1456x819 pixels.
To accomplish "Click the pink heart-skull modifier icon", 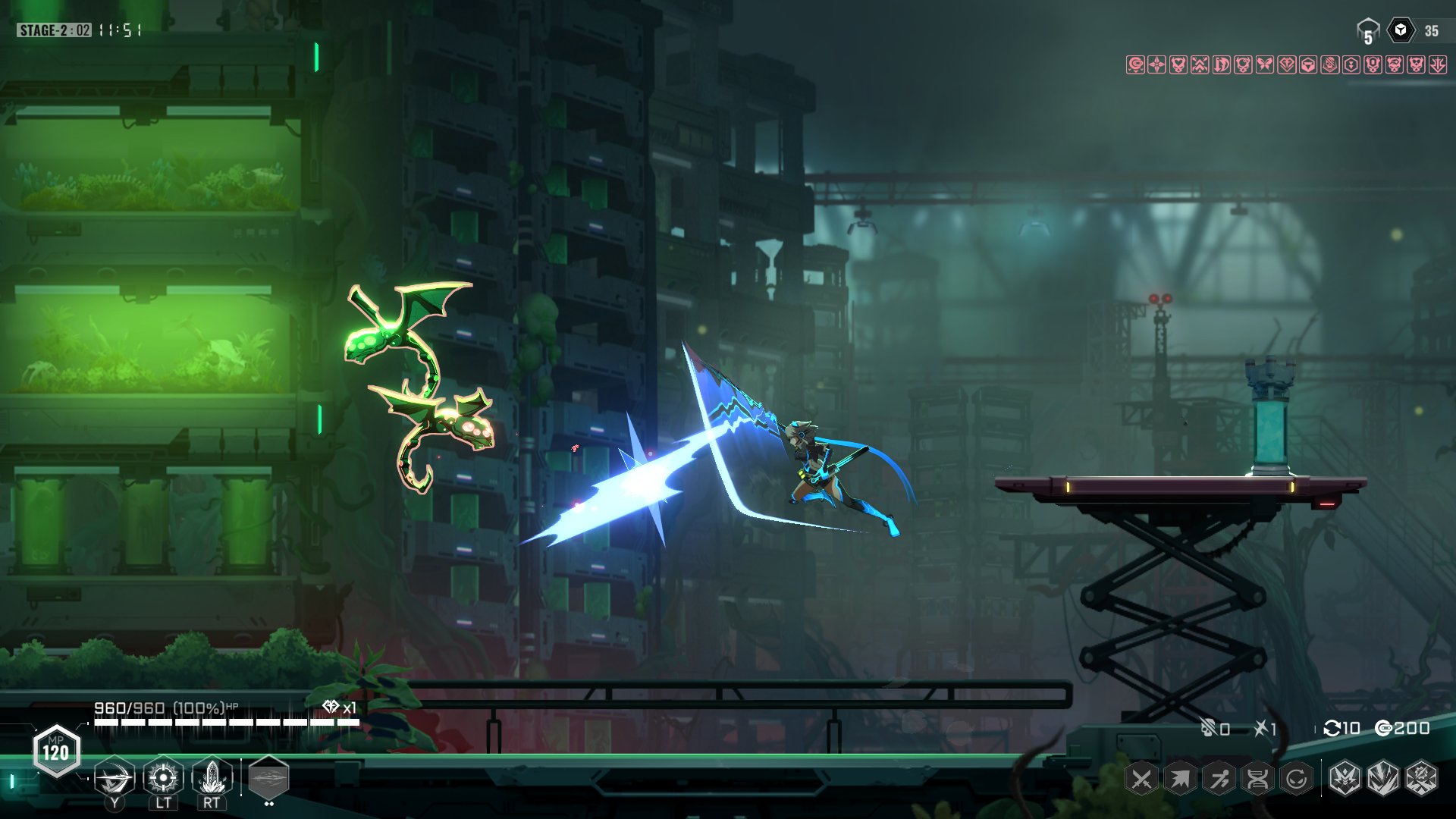I will tap(1178, 64).
